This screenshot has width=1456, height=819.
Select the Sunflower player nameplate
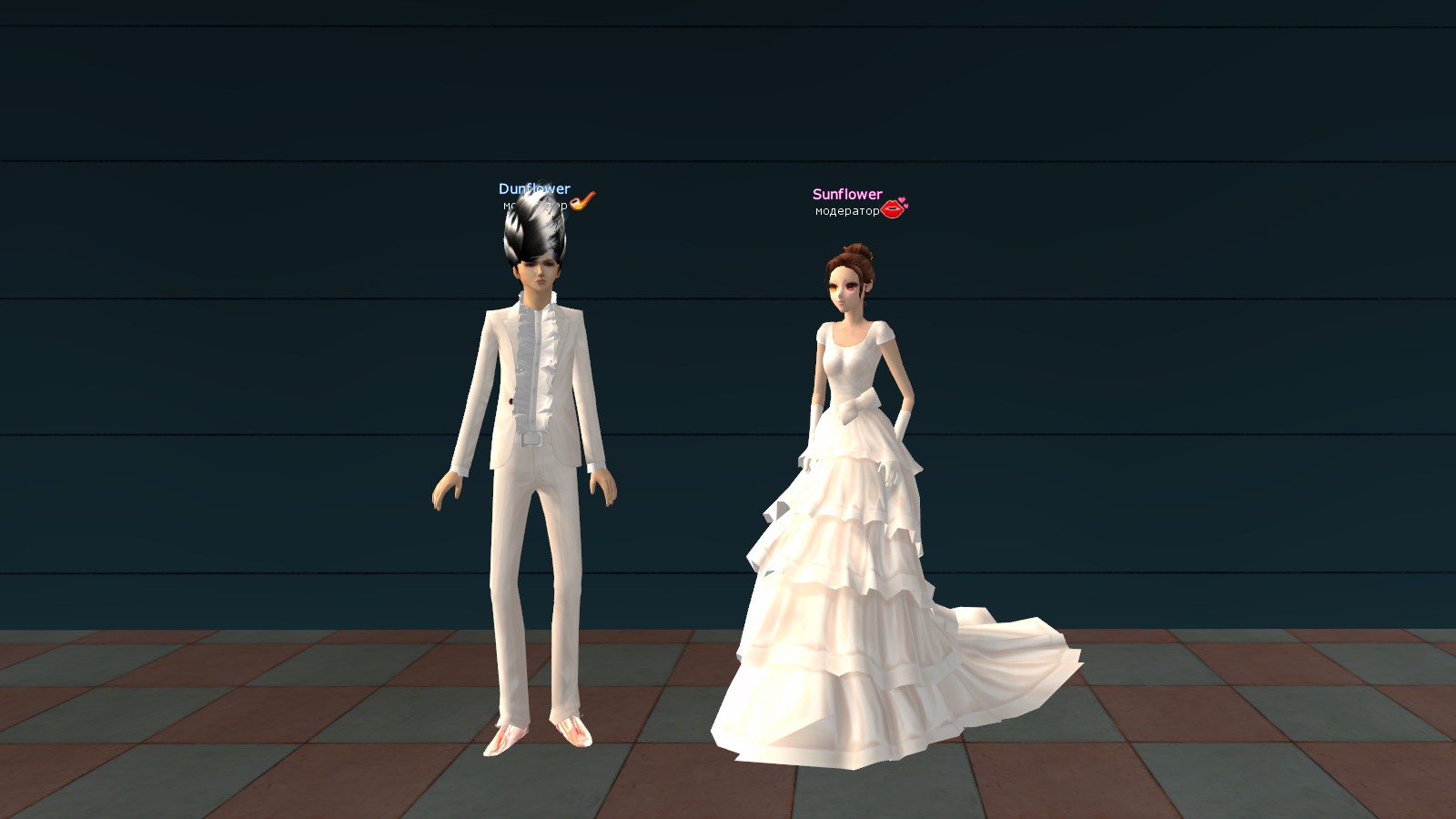click(x=847, y=195)
